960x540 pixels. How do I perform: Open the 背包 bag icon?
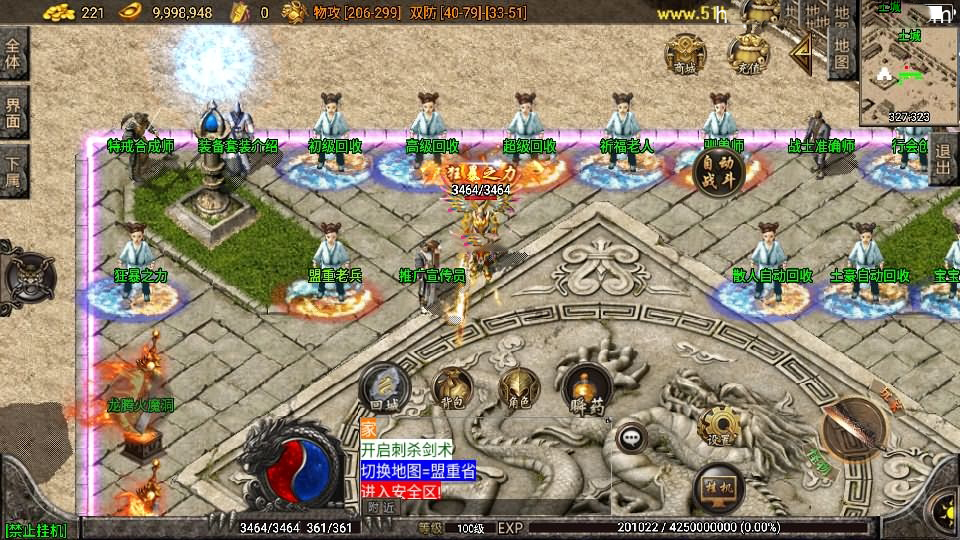point(452,389)
